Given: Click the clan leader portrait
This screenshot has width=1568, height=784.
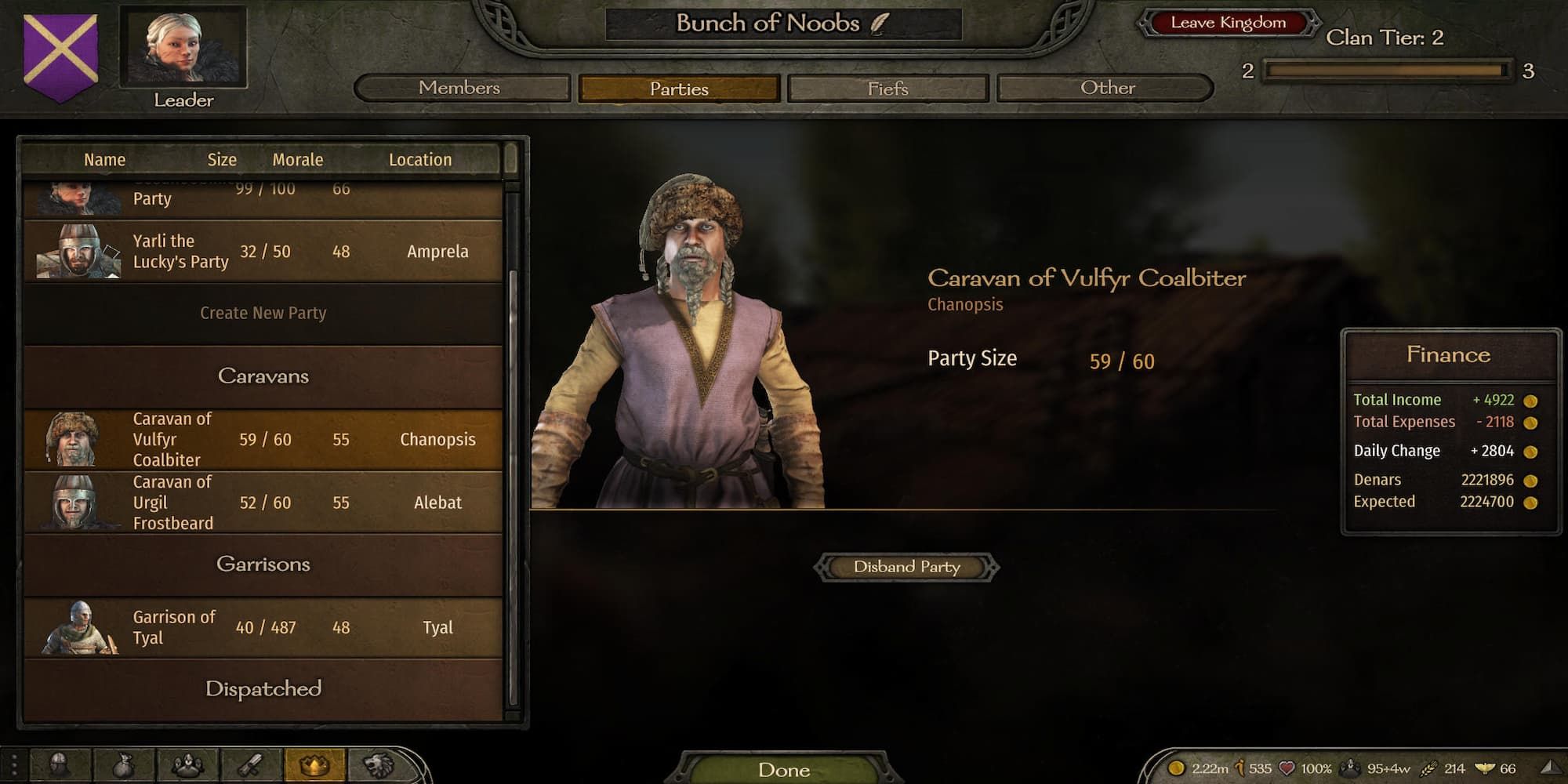Looking at the screenshot, I should click(x=183, y=49).
